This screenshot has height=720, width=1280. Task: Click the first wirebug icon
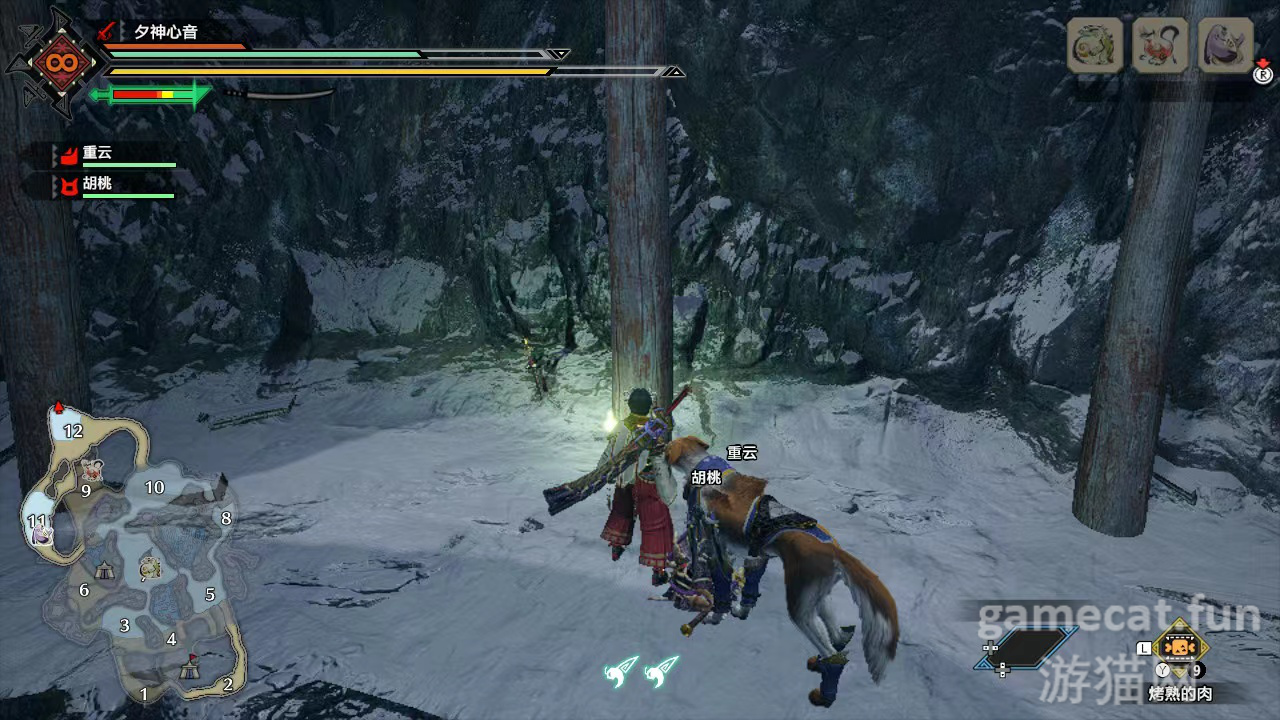622,670
